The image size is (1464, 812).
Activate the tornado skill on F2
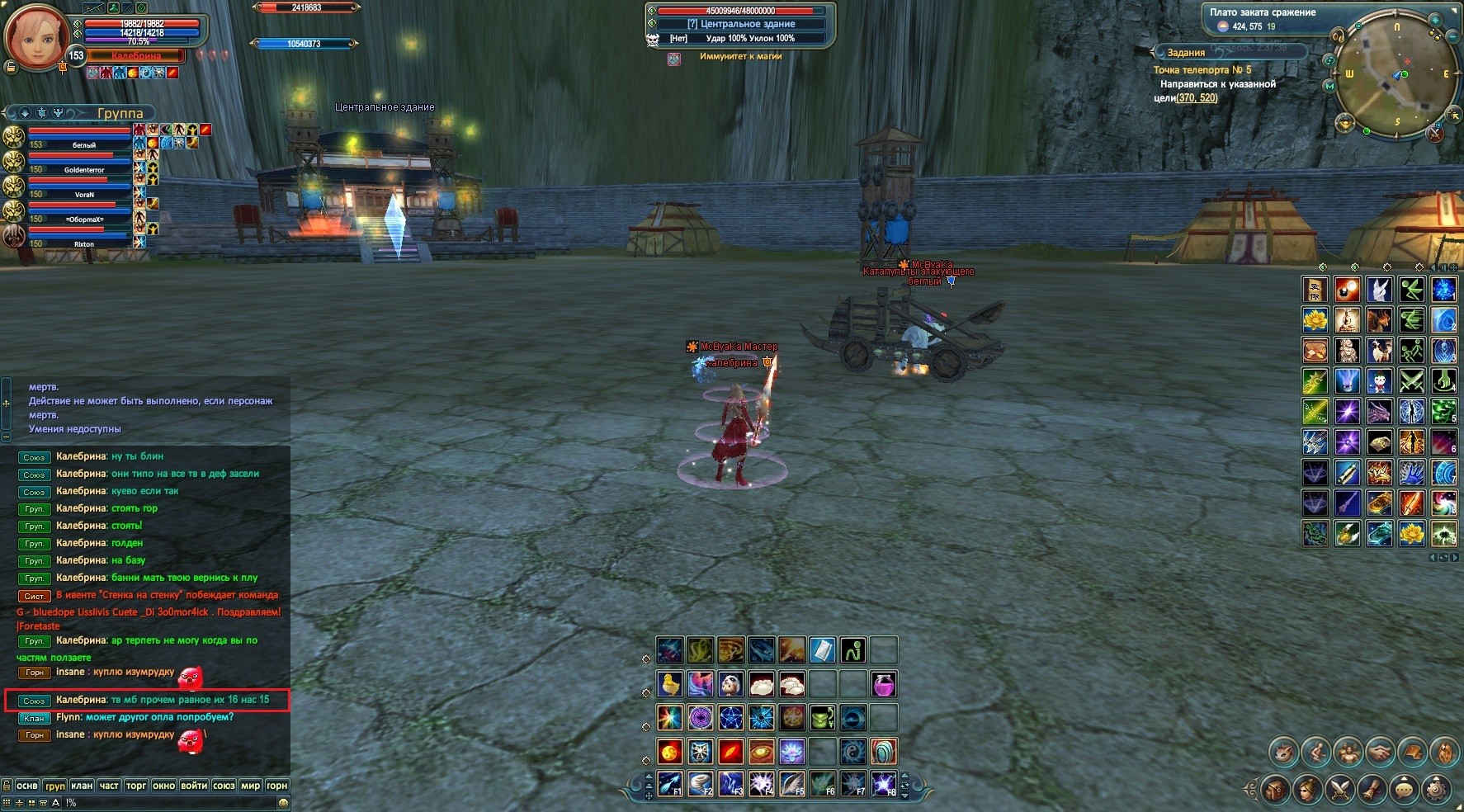[700, 782]
